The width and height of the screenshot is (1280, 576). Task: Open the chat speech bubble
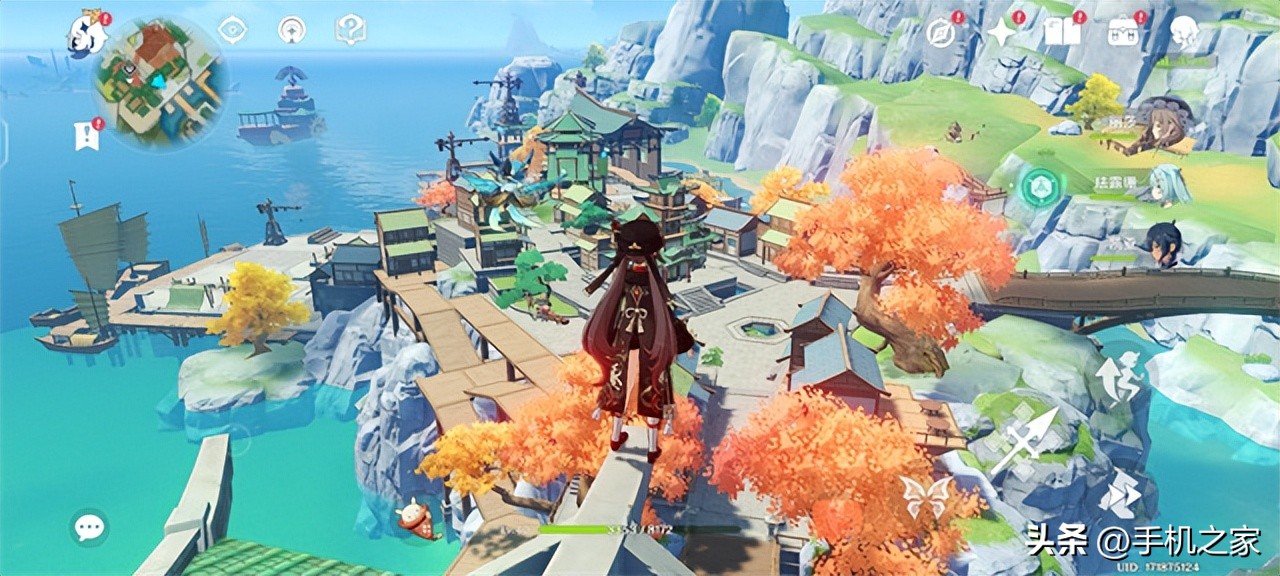90,527
